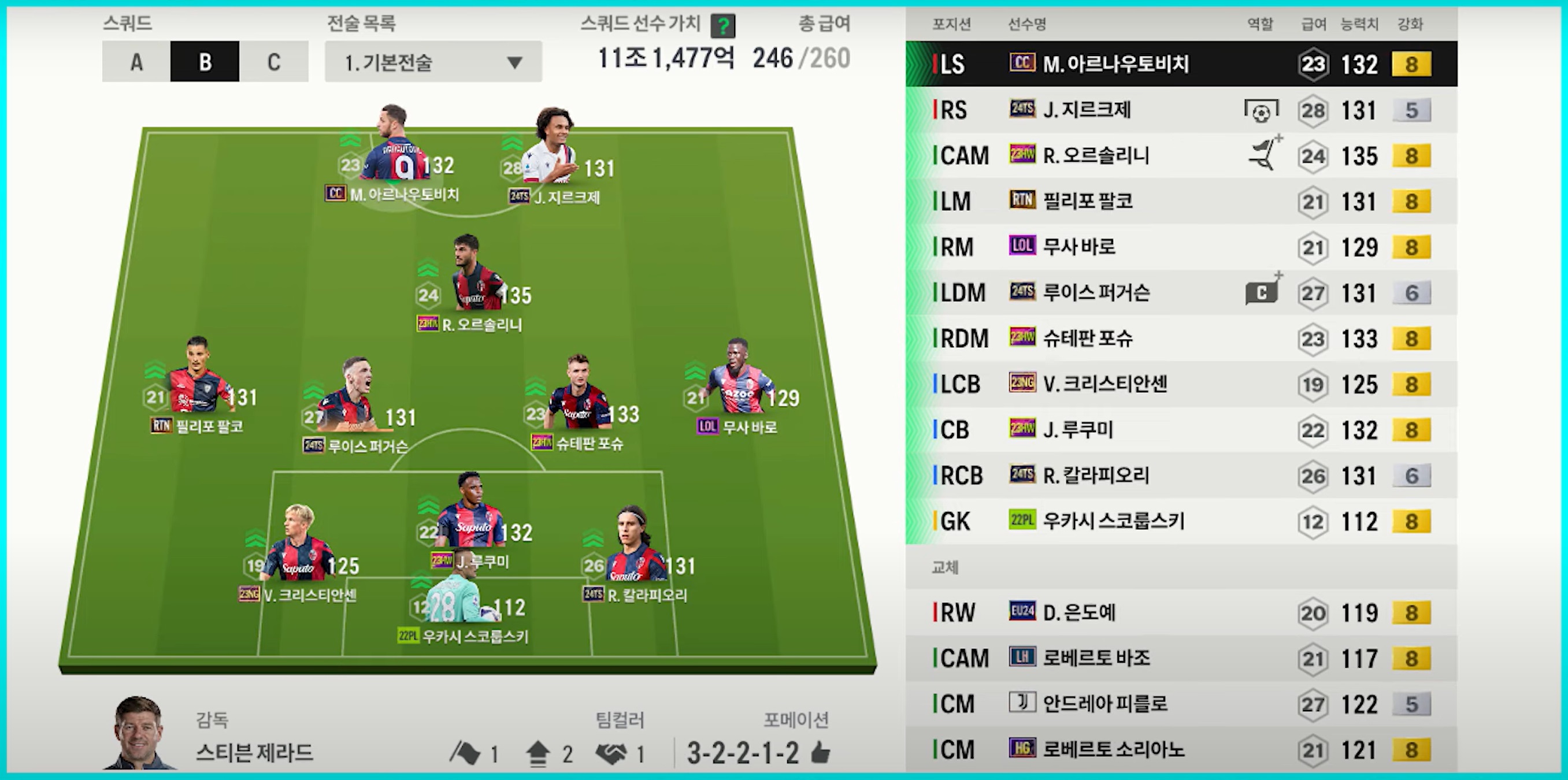1568x780 pixels.
Task: Switch to squad tab A
Action: [136, 61]
